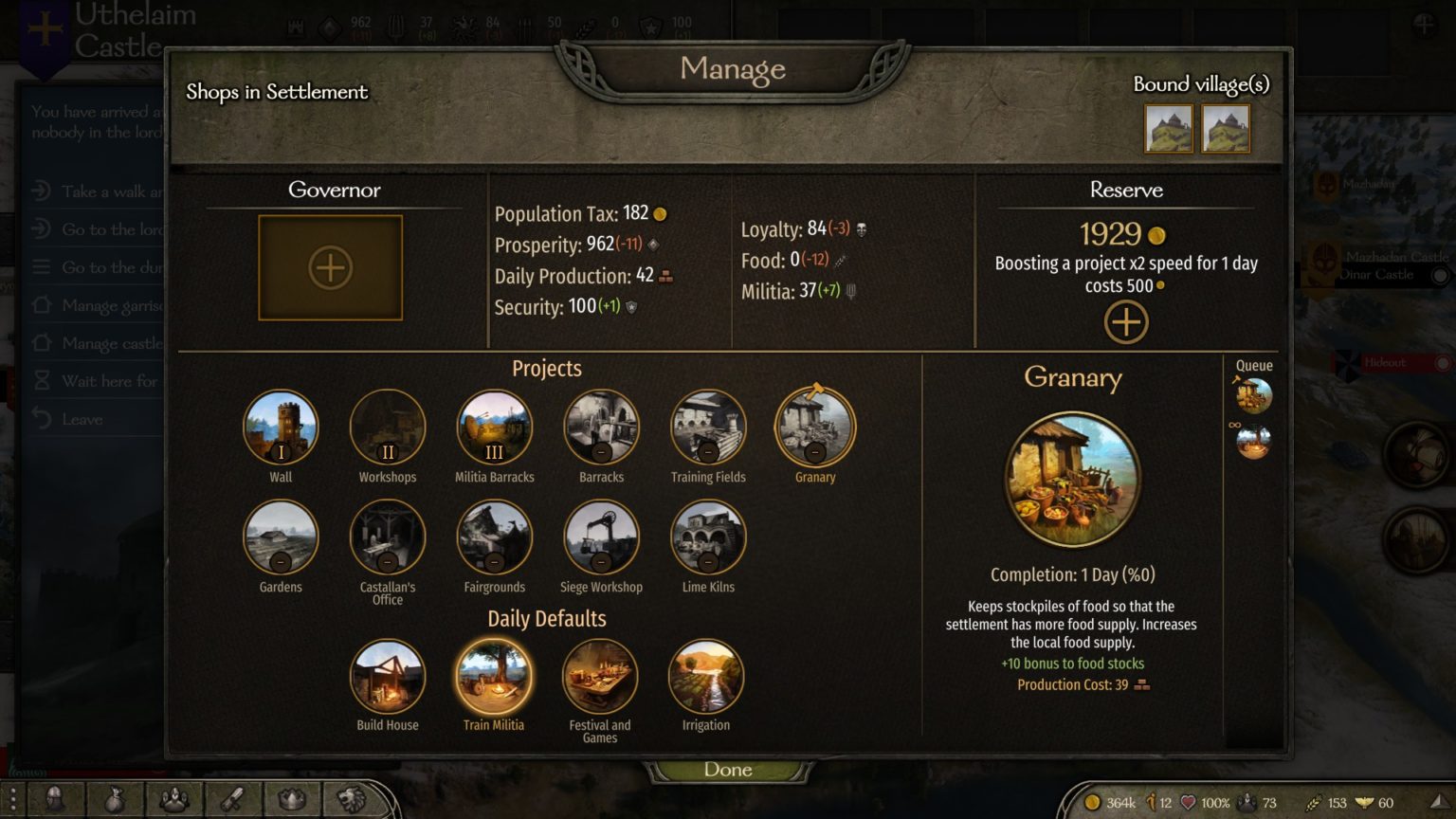Pick the Training Fields project

(708, 428)
